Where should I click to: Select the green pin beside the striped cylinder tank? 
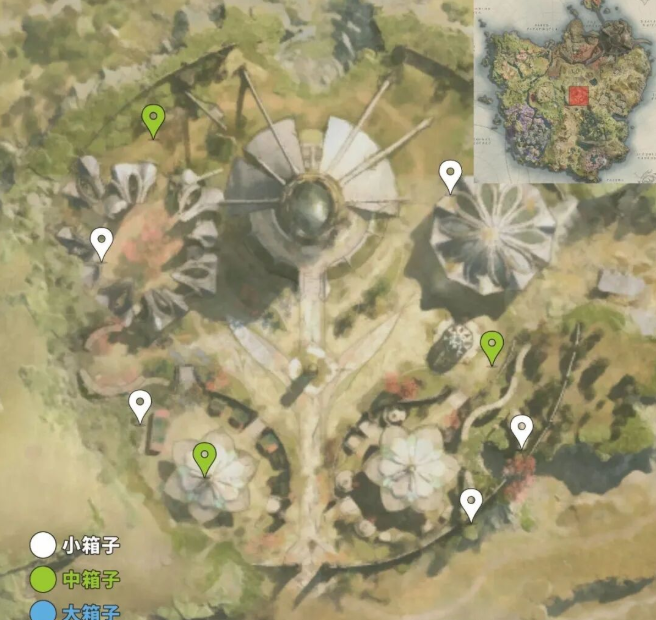pyautogui.click(x=491, y=346)
